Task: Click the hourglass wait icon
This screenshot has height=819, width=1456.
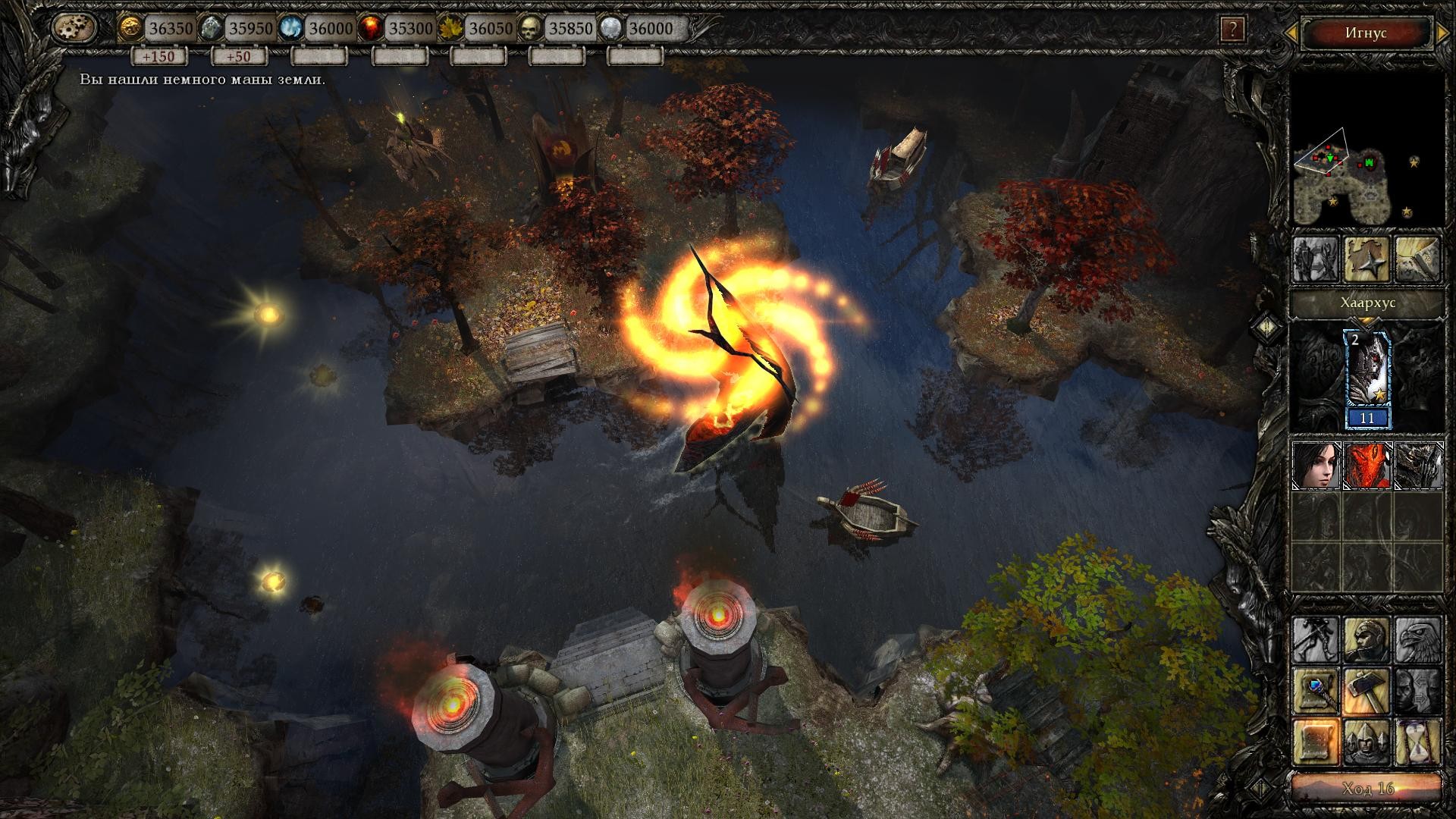Action: tap(1417, 741)
